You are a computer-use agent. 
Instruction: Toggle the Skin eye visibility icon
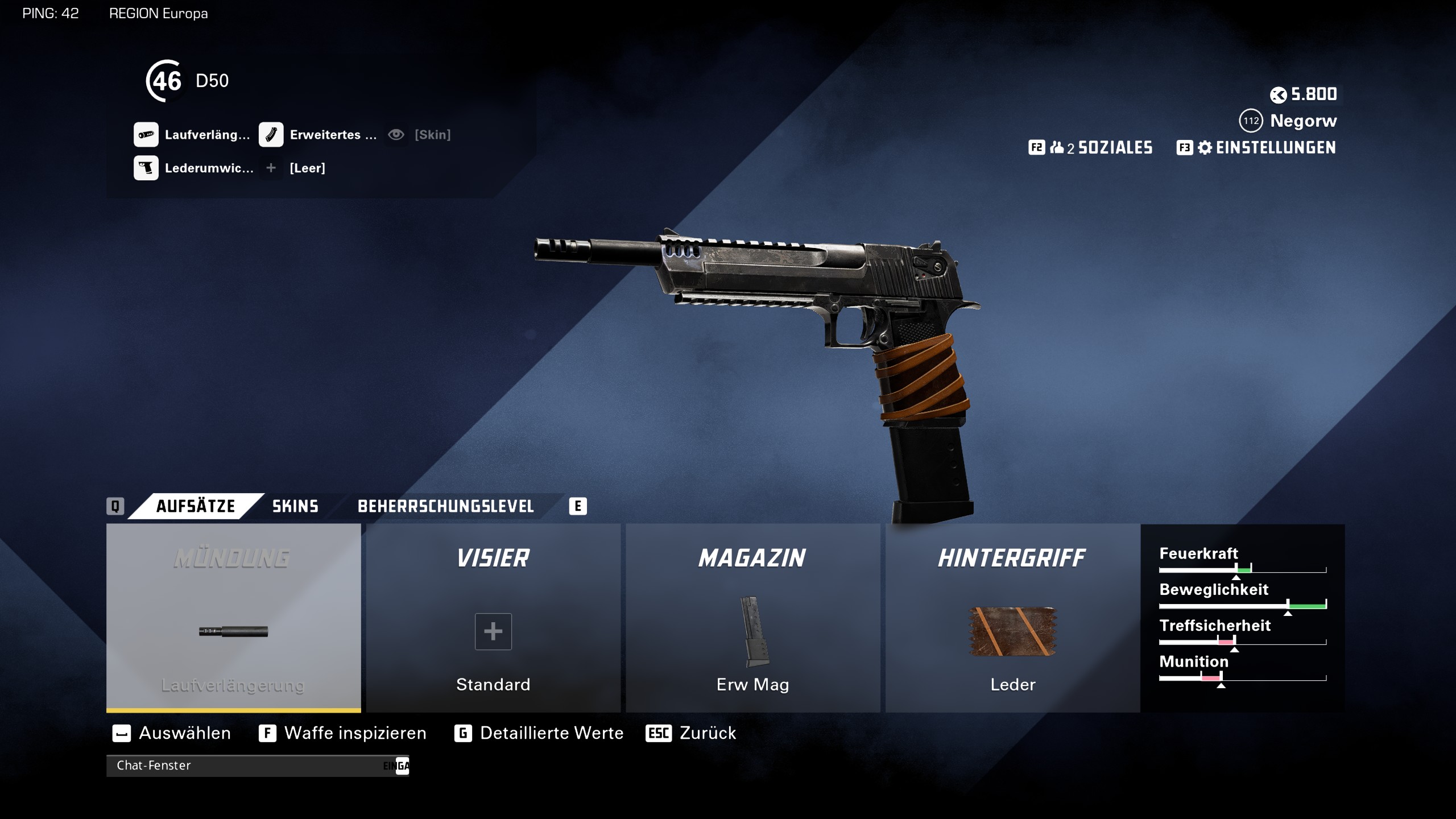pyautogui.click(x=396, y=135)
